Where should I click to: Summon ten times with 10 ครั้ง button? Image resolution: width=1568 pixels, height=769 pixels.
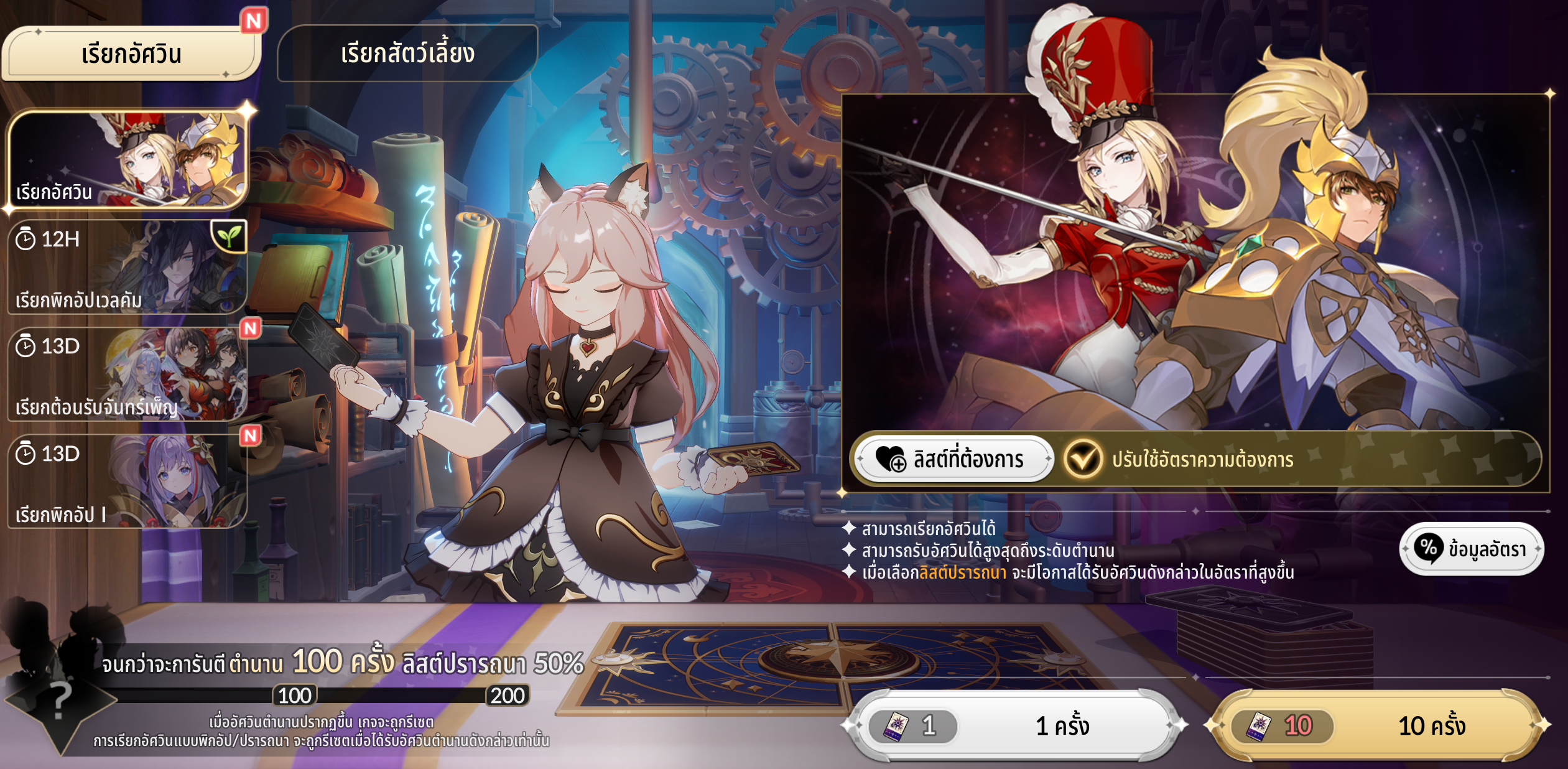tap(1376, 725)
